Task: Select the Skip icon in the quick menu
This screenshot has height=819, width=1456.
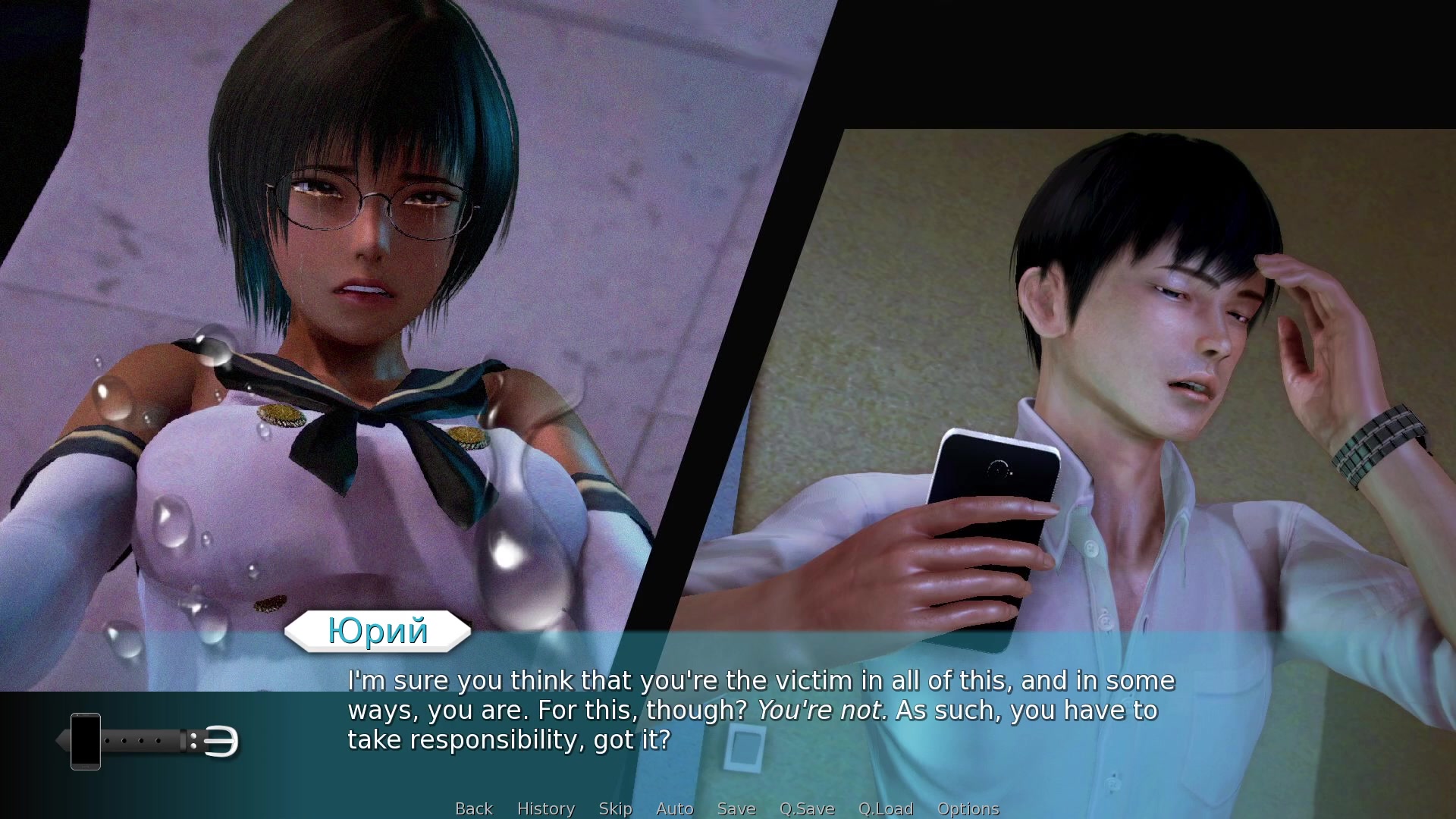Action: click(x=615, y=808)
